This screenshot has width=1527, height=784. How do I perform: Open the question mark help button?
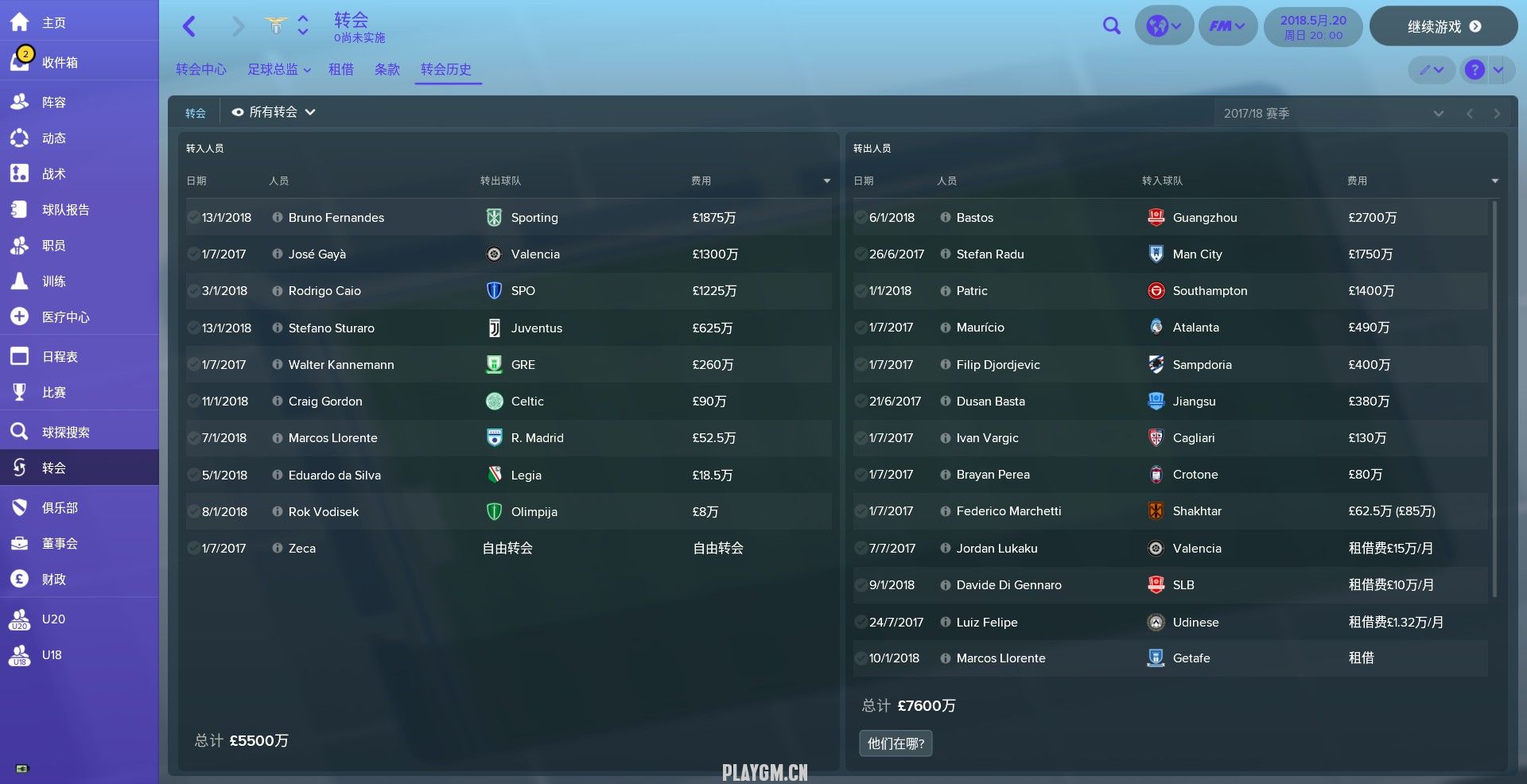point(1475,70)
